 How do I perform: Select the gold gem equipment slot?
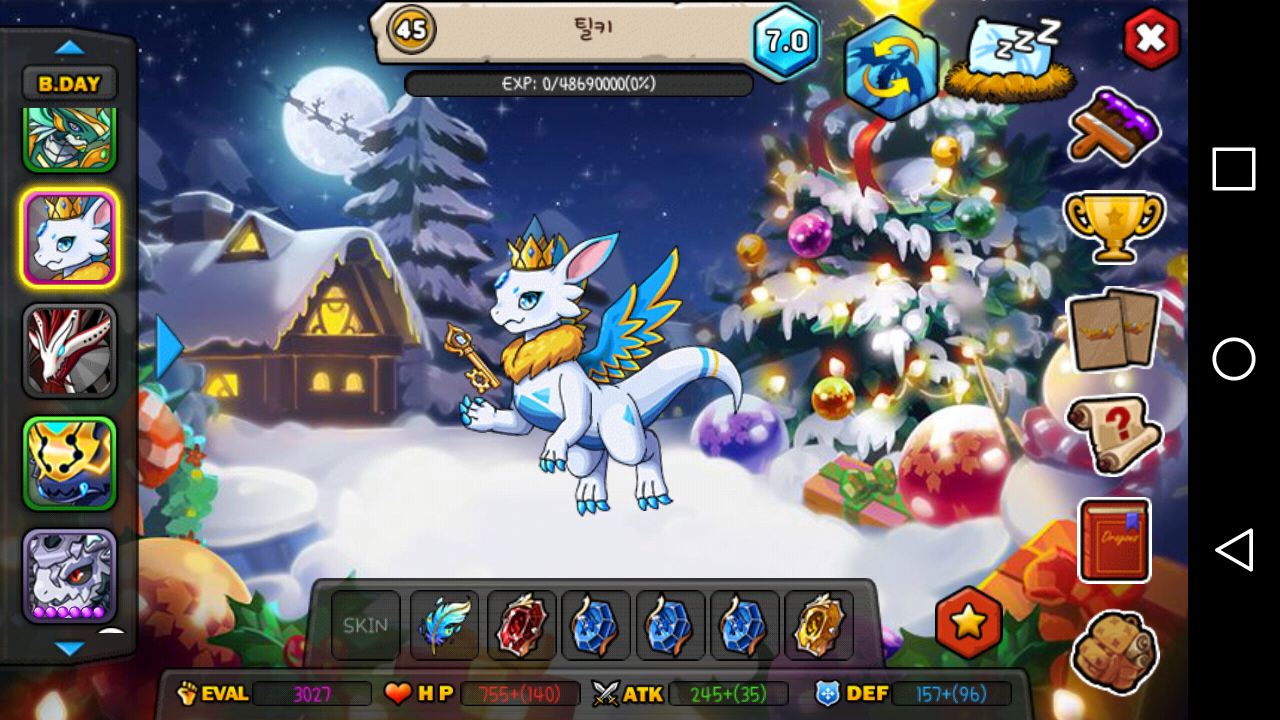point(818,626)
